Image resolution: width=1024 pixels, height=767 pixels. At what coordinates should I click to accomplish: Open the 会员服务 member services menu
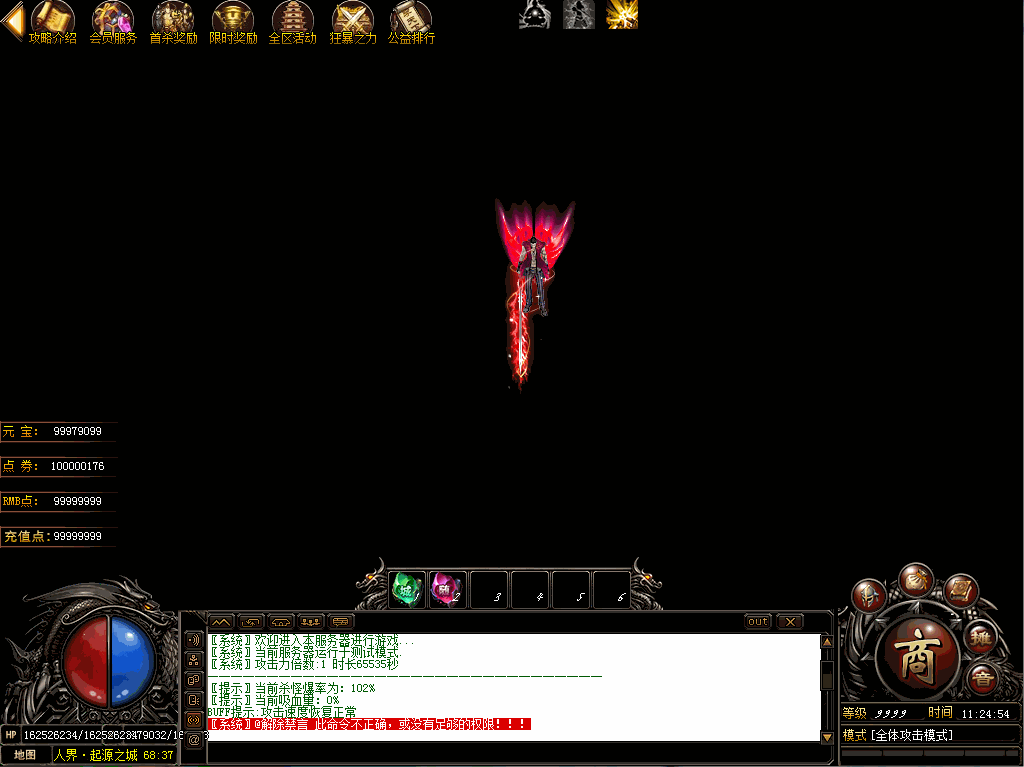(113, 20)
